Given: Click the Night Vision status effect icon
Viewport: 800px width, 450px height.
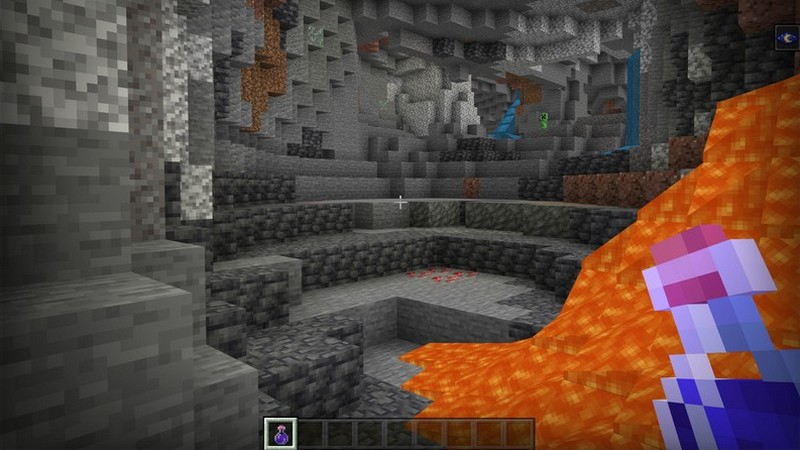Looking at the screenshot, I should (x=787, y=38).
